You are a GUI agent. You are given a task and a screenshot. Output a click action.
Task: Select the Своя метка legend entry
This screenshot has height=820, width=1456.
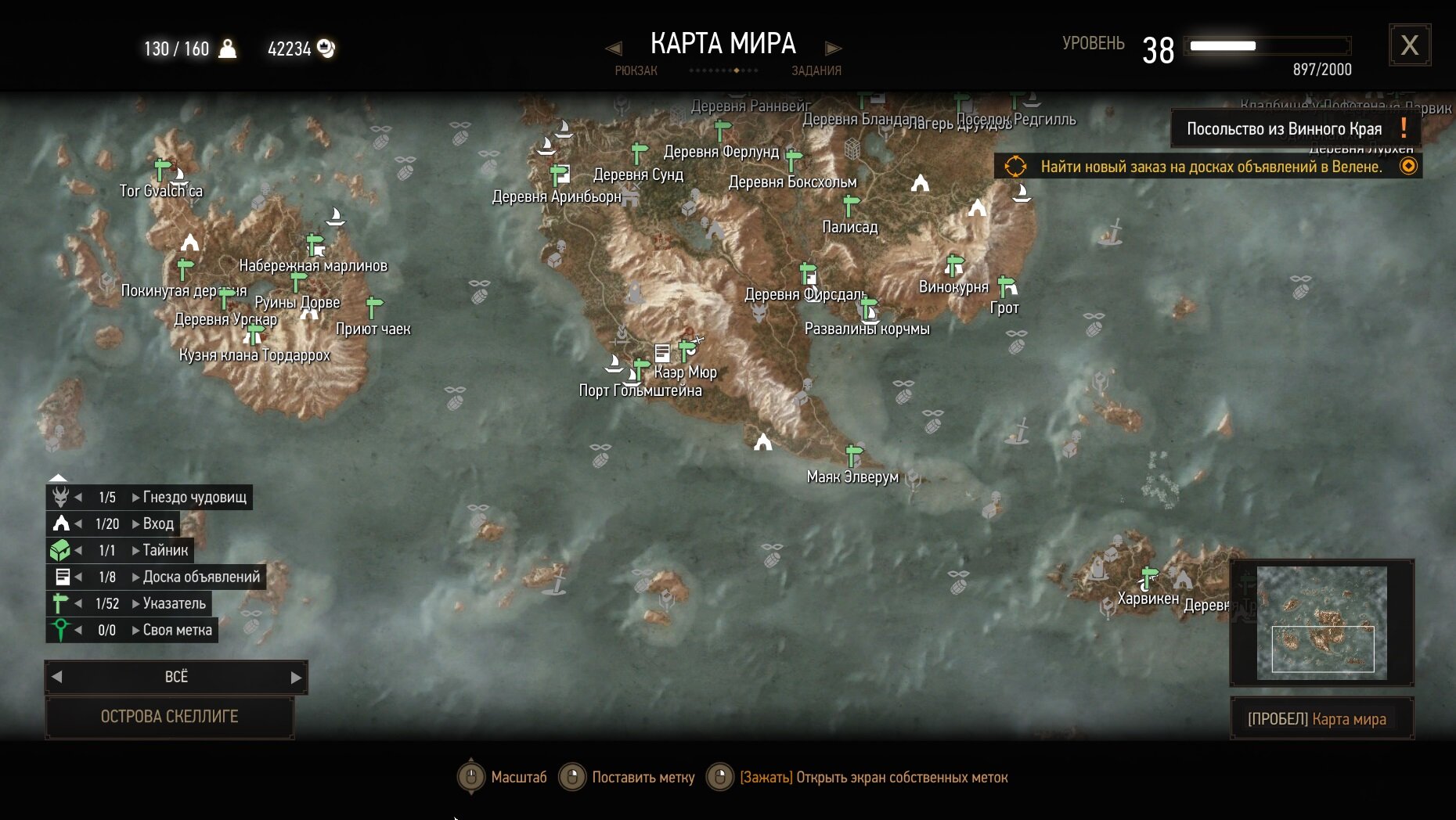click(x=177, y=630)
